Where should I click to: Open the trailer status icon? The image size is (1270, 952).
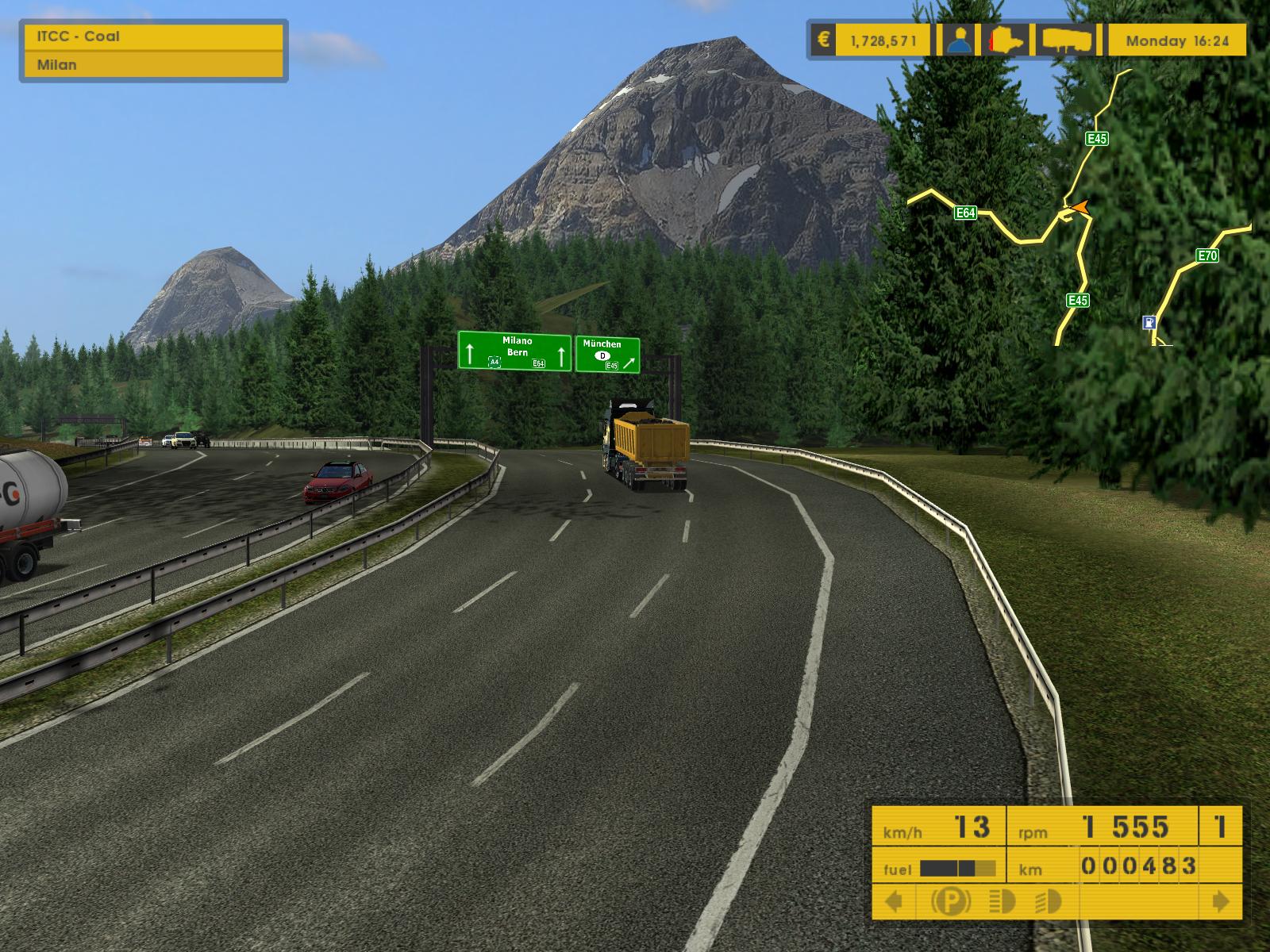(x=1067, y=40)
